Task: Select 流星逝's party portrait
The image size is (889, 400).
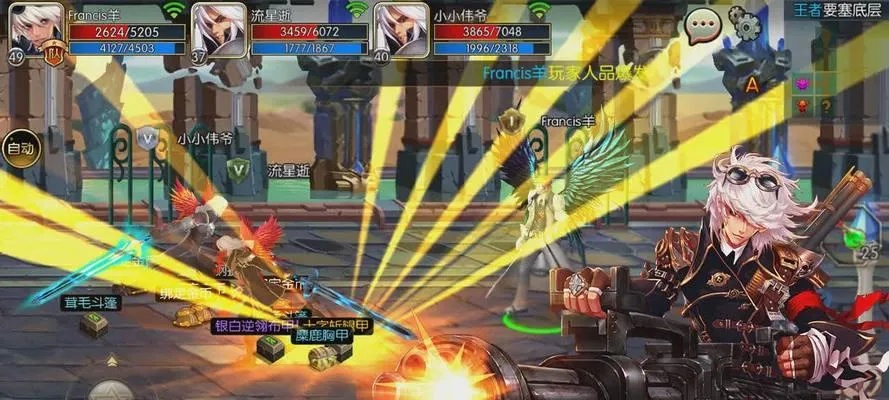Action: tap(218, 30)
